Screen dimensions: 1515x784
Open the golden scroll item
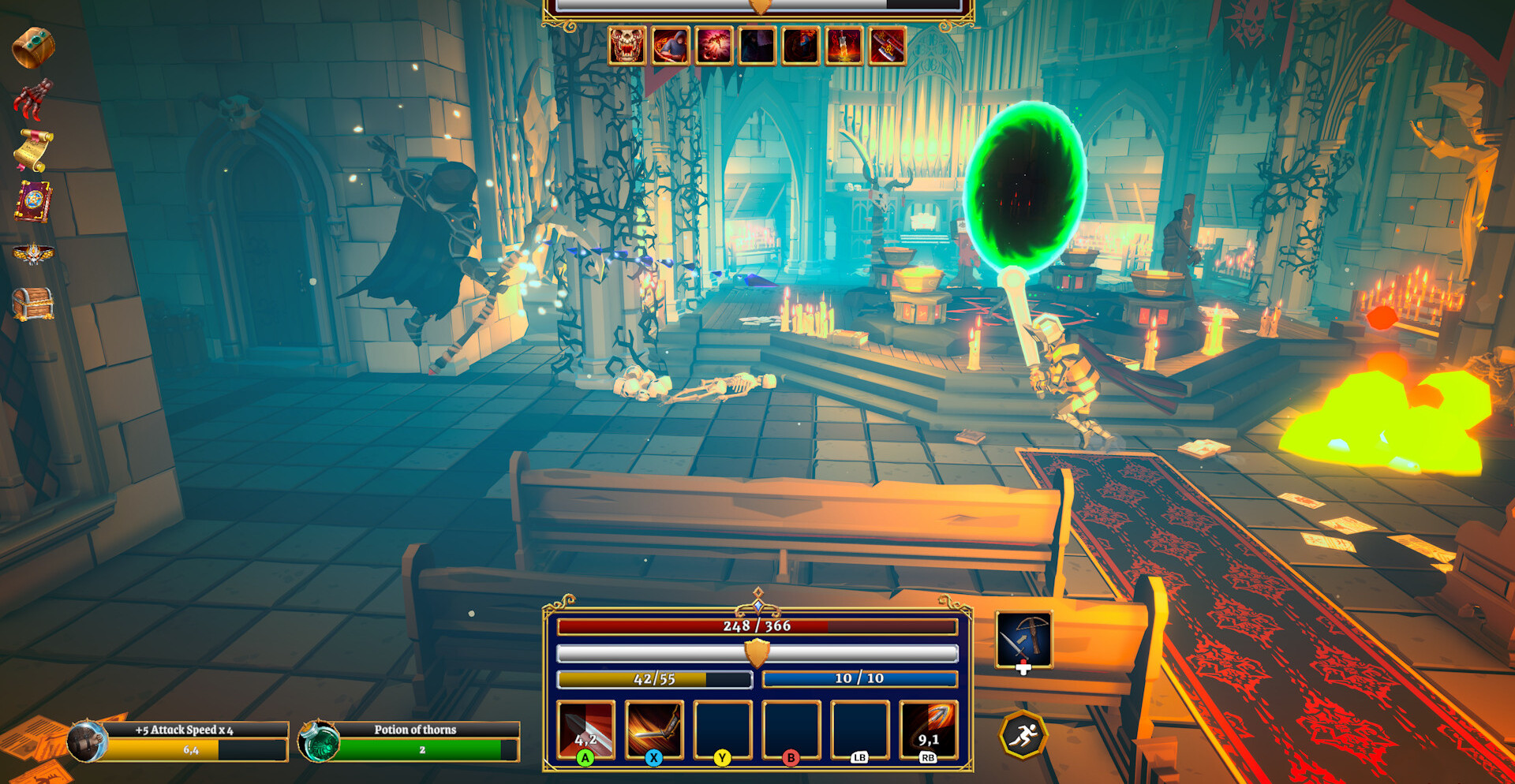[x=33, y=149]
